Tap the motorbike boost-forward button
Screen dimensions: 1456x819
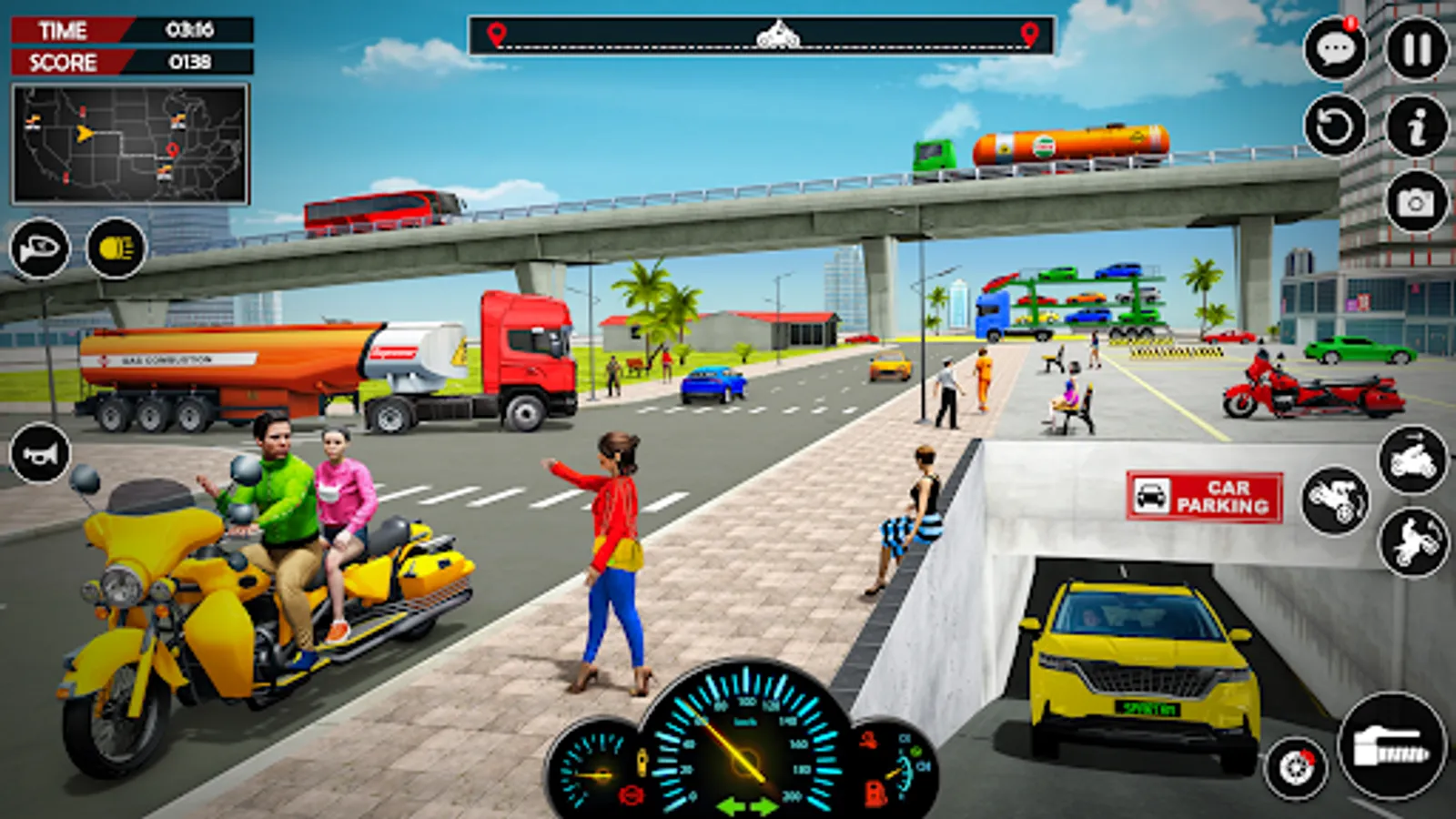click(x=1413, y=460)
